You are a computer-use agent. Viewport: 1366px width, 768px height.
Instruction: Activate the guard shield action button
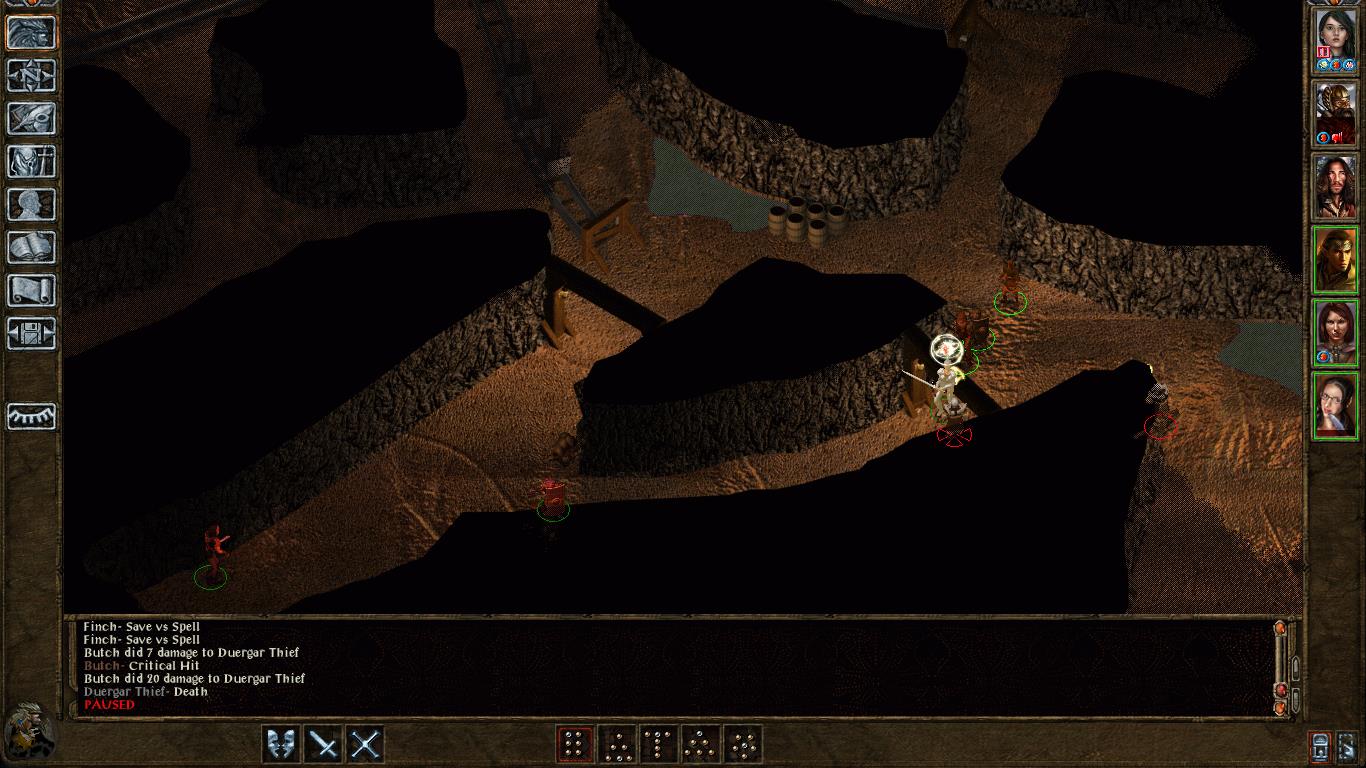[x=281, y=744]
